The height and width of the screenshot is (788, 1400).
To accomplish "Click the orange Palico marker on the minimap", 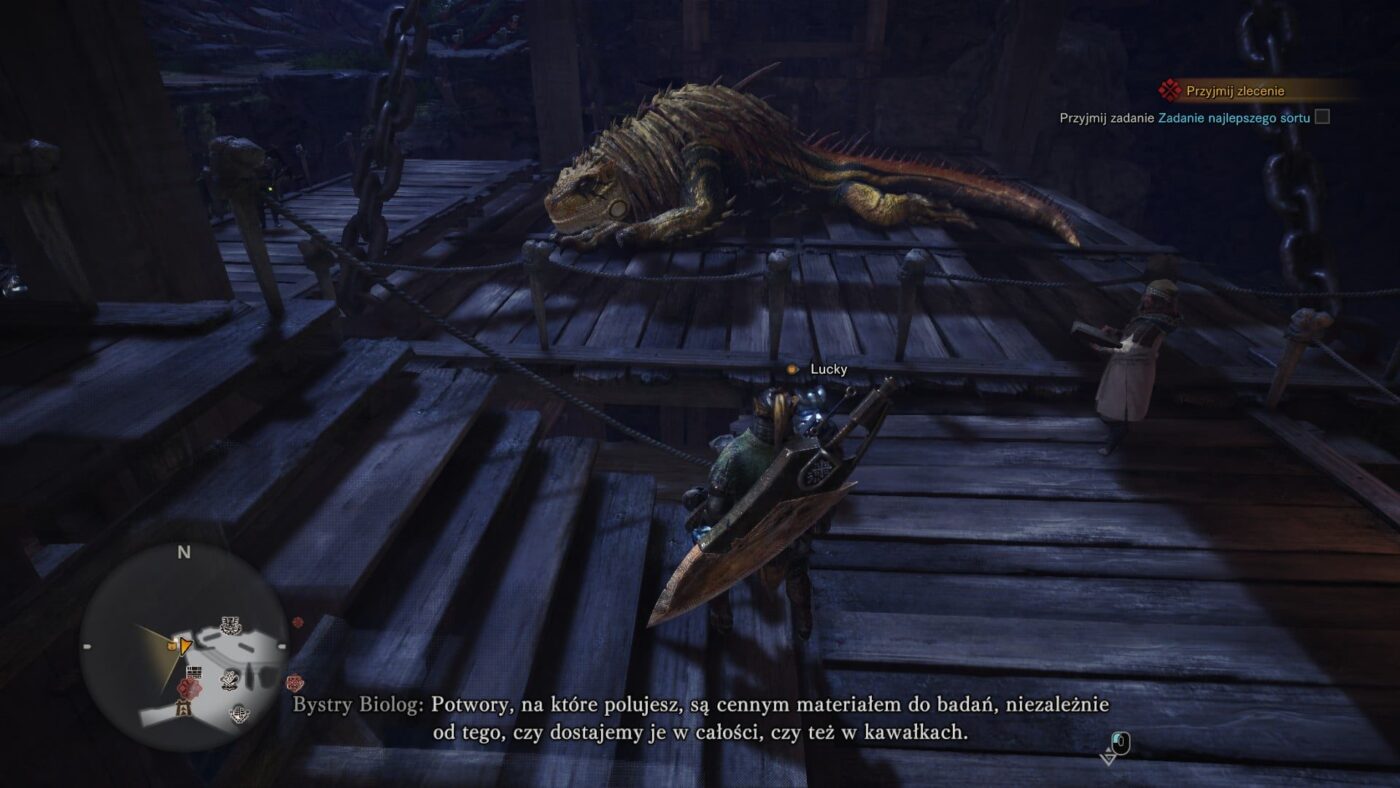I will click(x=173, y=646).
